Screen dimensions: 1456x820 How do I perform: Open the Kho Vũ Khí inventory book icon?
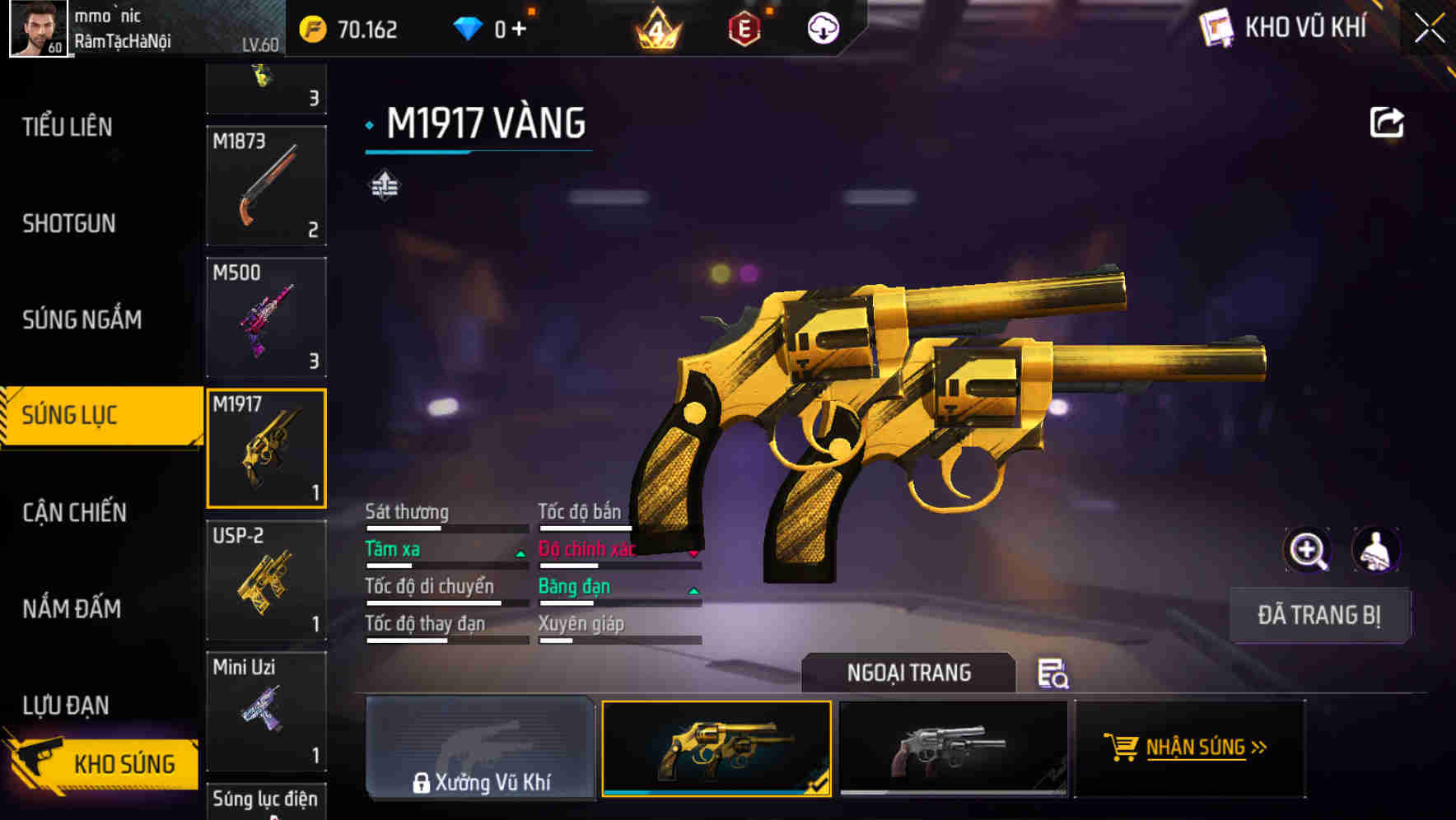(1217, 27)
